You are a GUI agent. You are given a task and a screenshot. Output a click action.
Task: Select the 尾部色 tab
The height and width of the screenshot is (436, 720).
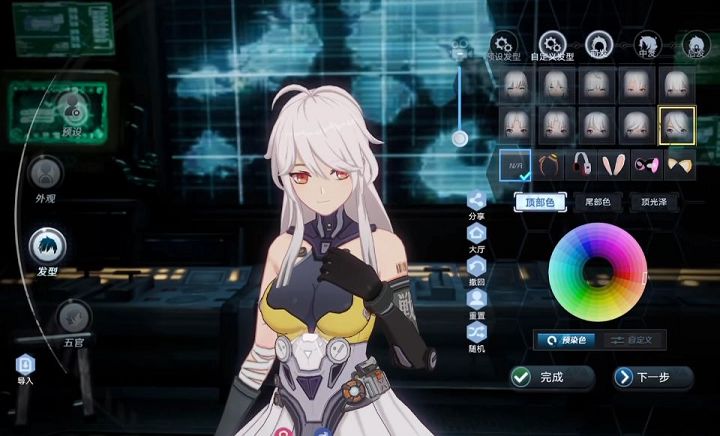[x=598, y=202]
